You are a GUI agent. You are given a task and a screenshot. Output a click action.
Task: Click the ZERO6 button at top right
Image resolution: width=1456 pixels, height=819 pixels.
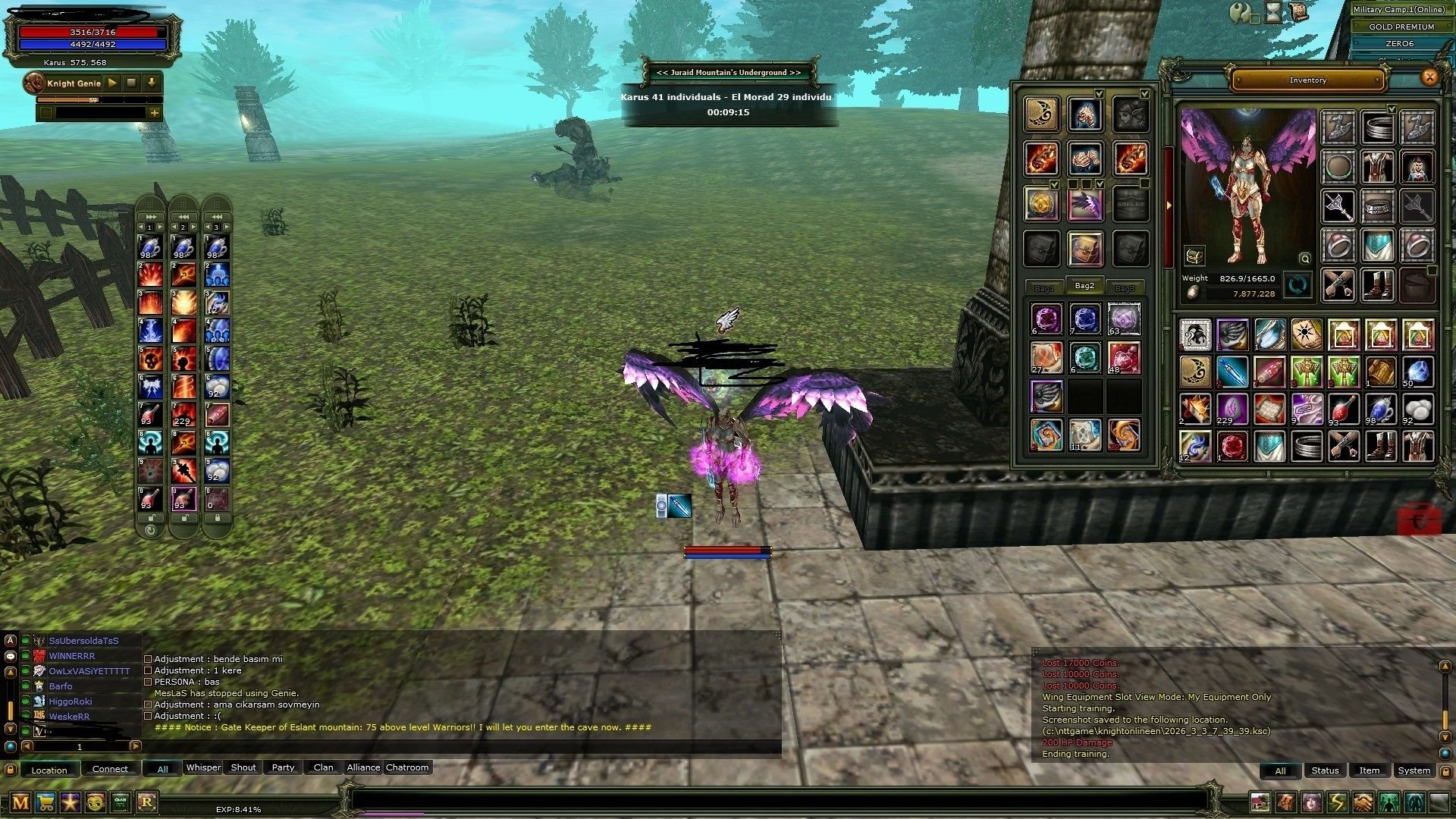coord(1399,43)
